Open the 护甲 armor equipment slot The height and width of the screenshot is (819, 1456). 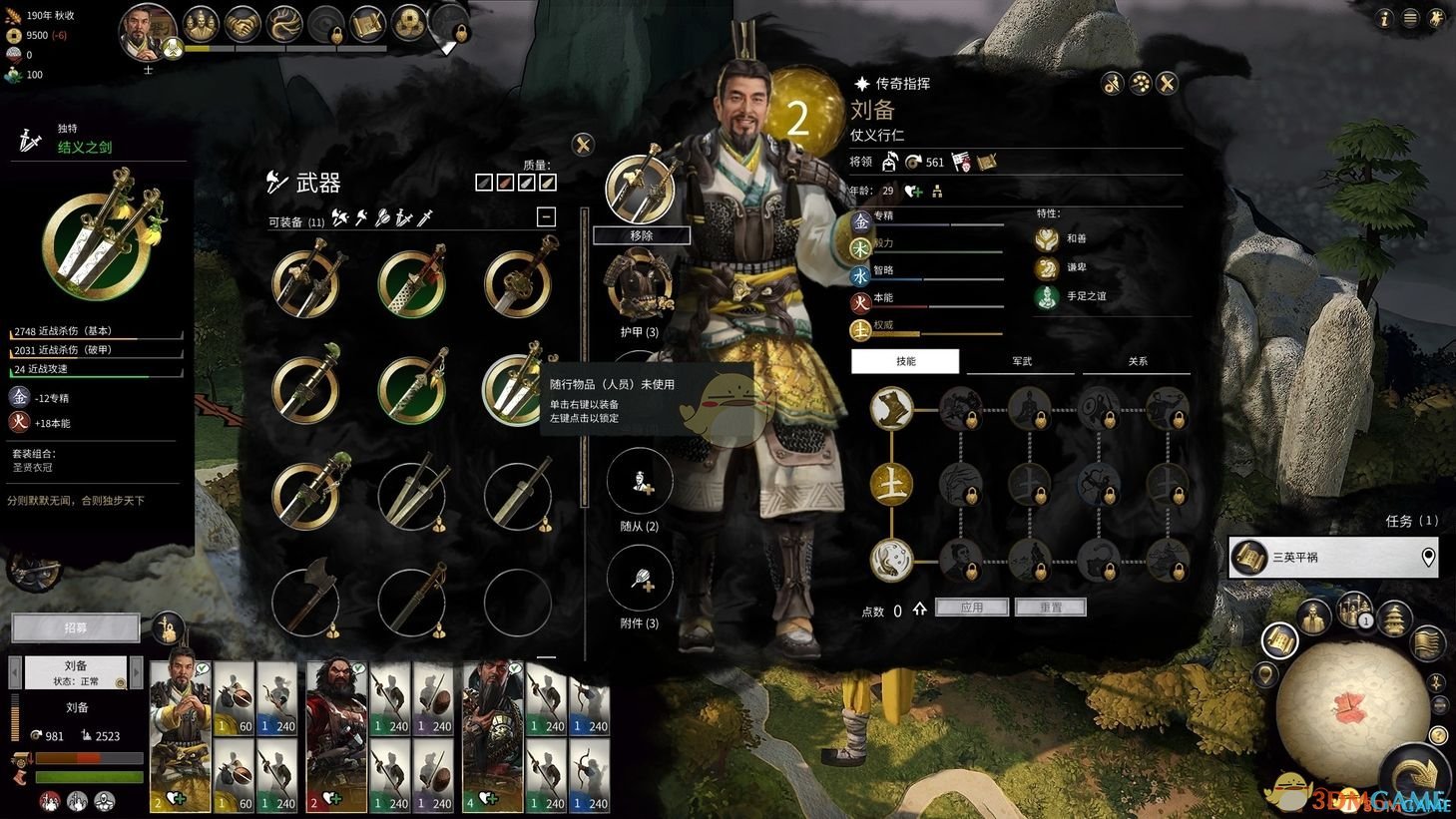coord(640,284)
